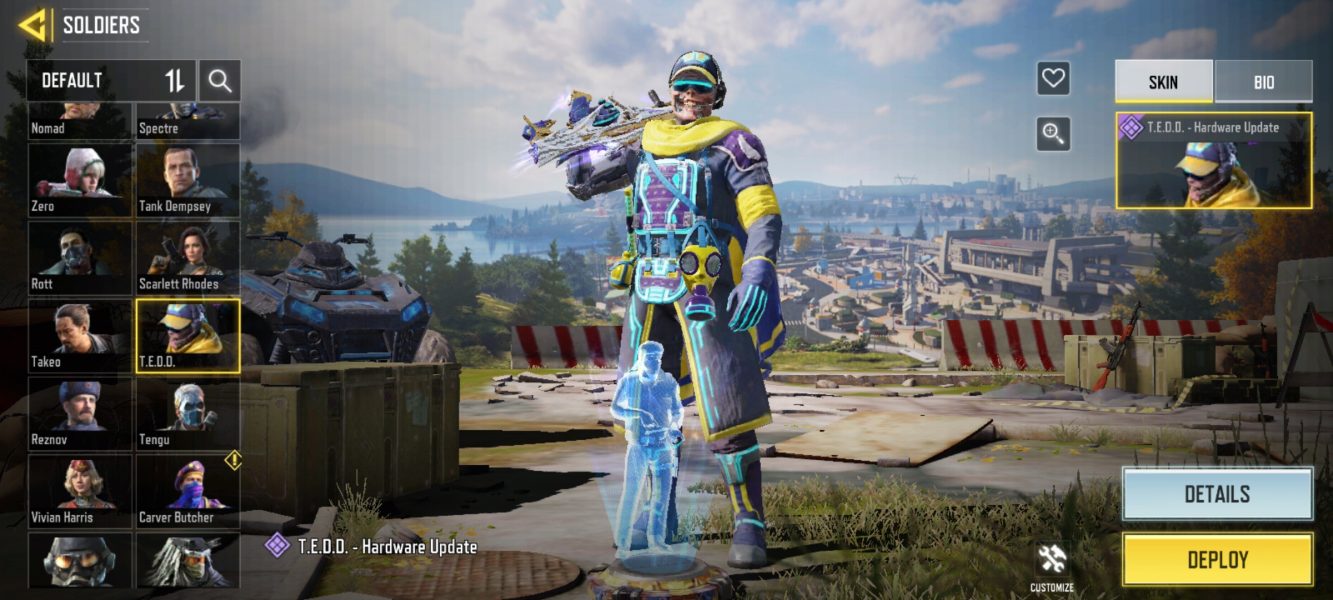This screenshot has width=1333, height=600.
Task: Deploy the selected soldier
Action: pos(1217,560)
